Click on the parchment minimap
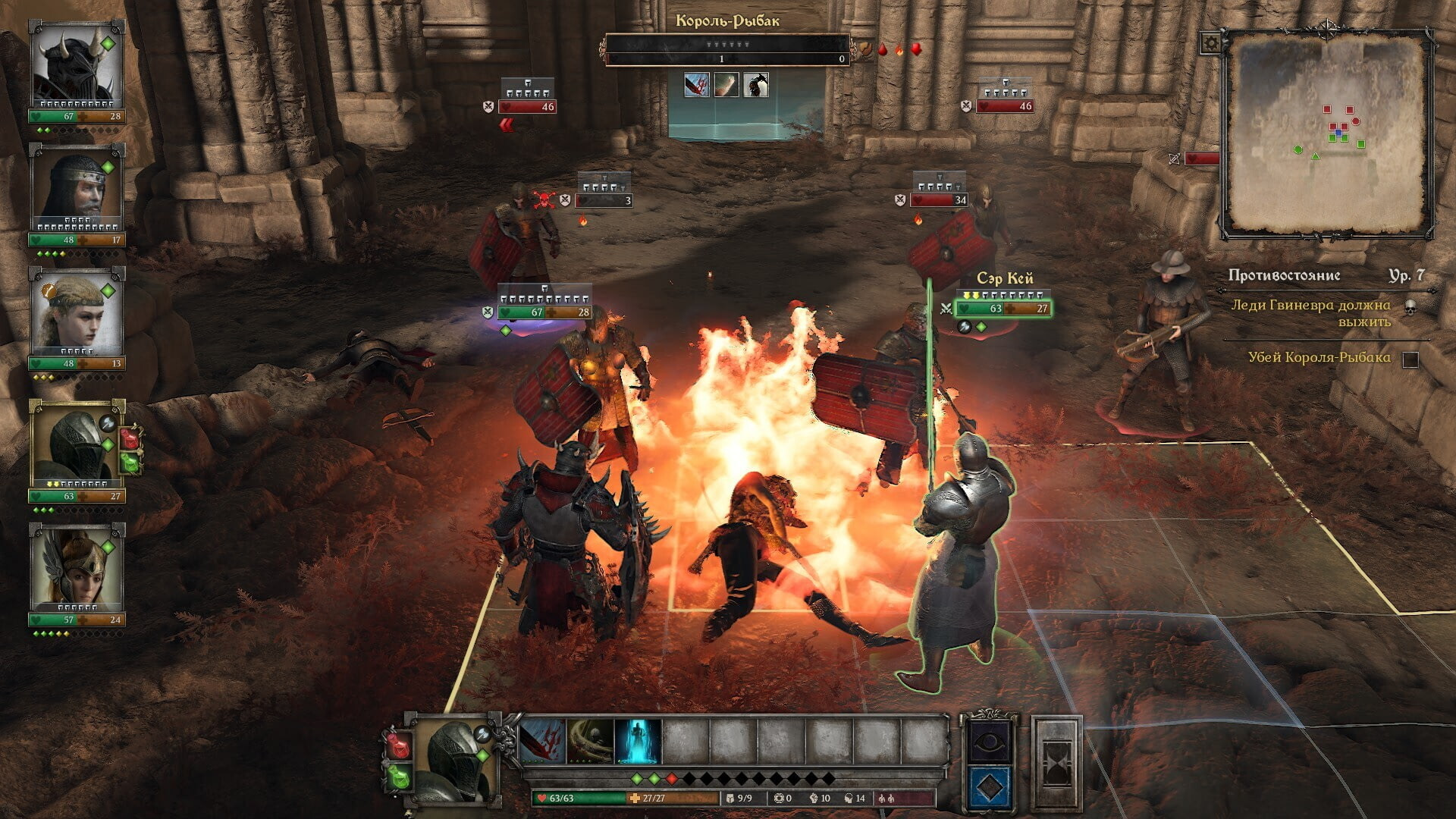1456x819 pixels. [x=1327, y=134]
